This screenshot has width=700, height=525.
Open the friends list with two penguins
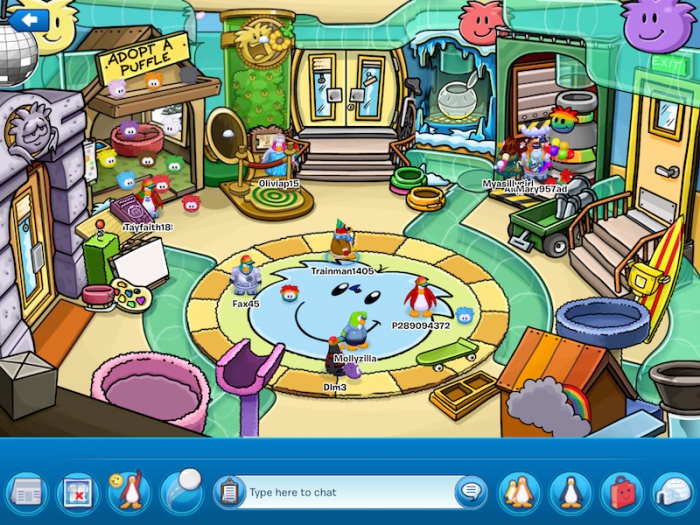pos(519,492)
